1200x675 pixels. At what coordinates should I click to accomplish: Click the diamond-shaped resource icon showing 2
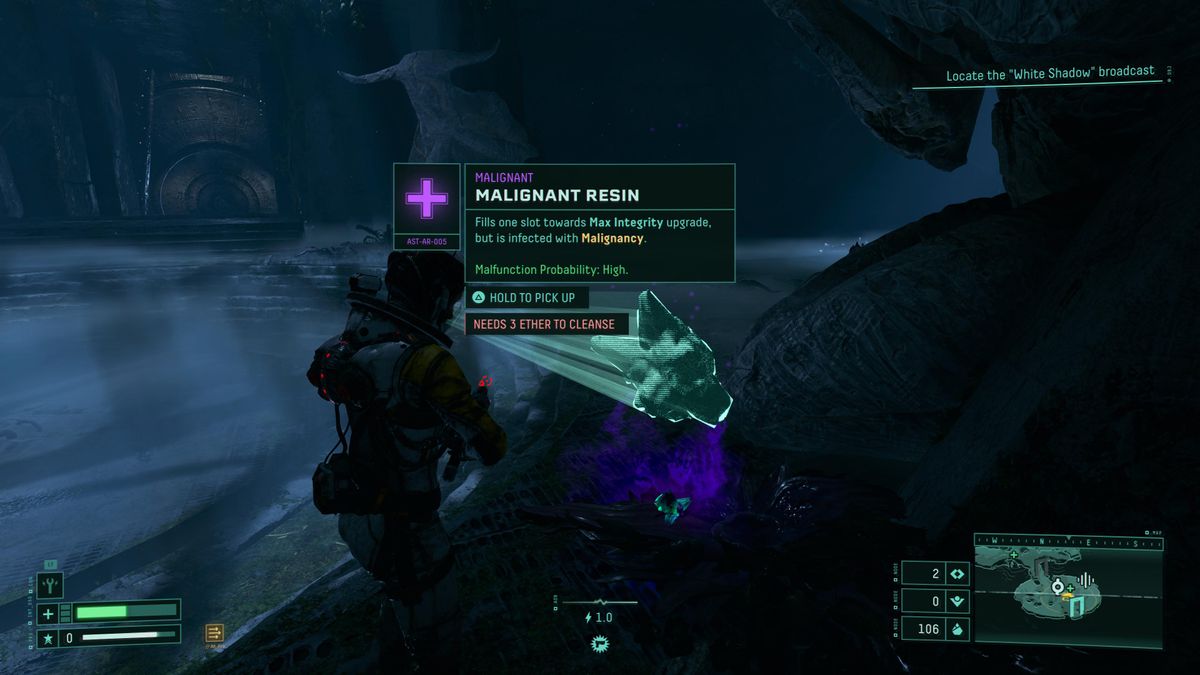coord(957,574)
